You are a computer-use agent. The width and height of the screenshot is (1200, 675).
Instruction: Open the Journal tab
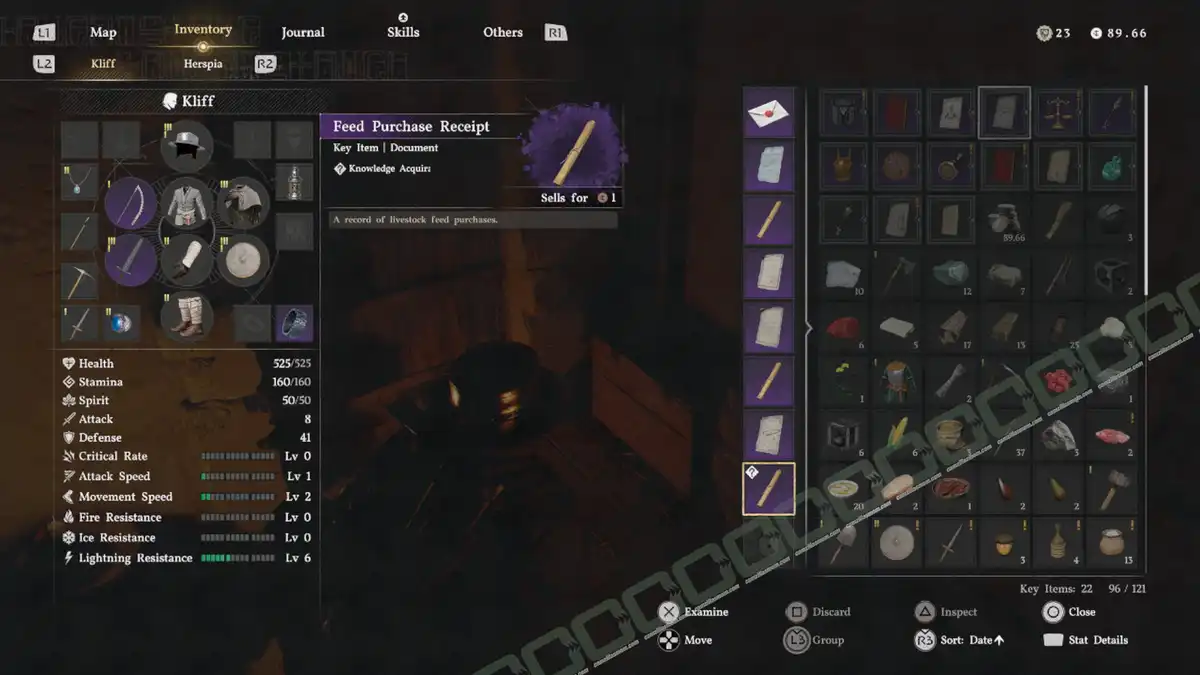coord(302,32)
